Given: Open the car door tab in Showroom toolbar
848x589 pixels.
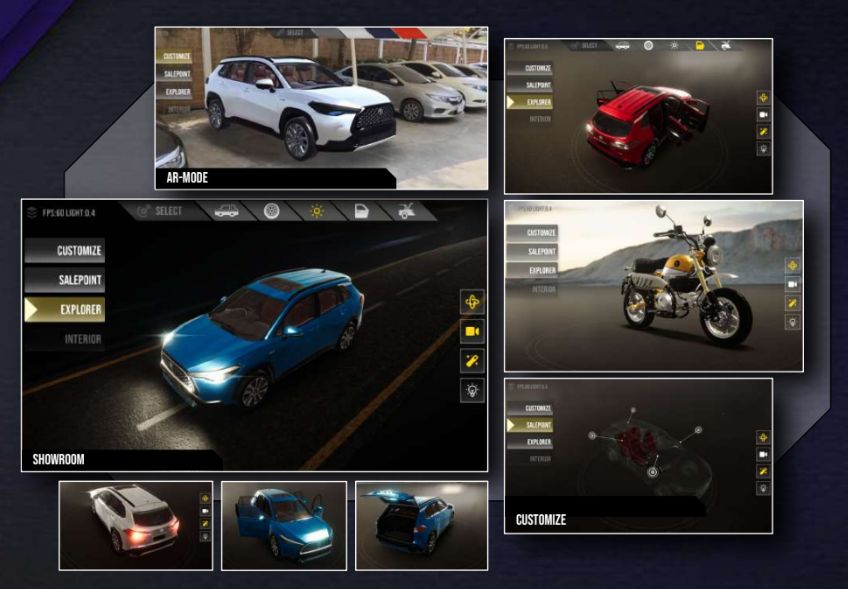Looking at the screenshot, I should [361, 211].
